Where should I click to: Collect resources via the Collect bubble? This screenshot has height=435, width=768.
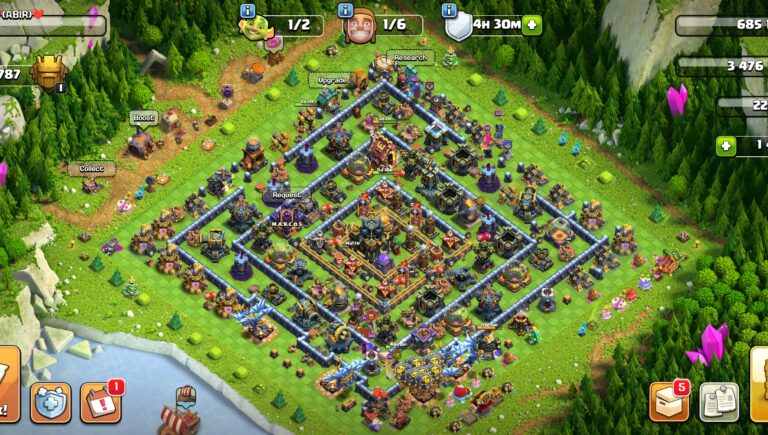(91, 169)
